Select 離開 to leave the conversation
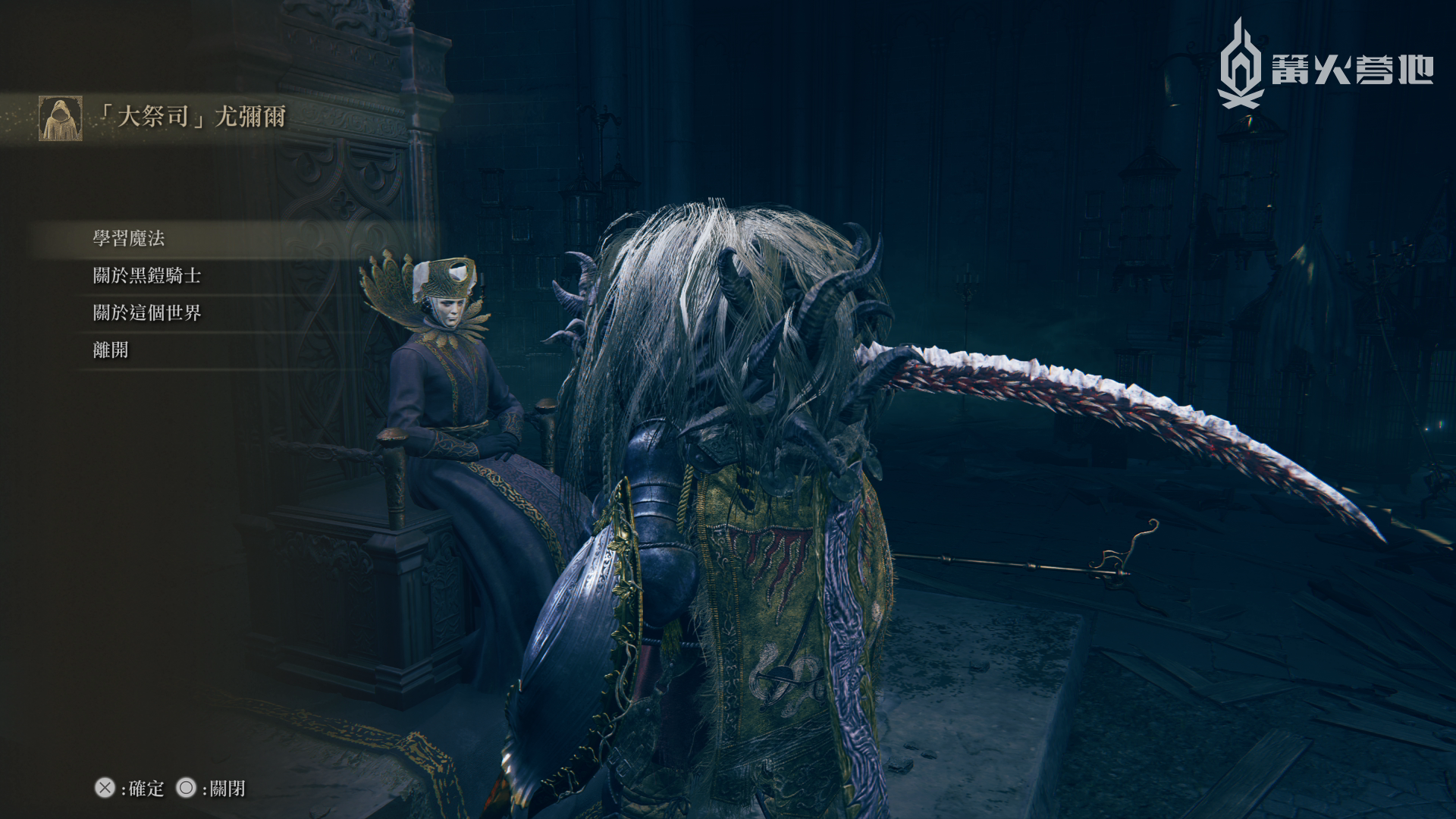The width and height of the screenshot is (1456, 819). coord(111,350)
